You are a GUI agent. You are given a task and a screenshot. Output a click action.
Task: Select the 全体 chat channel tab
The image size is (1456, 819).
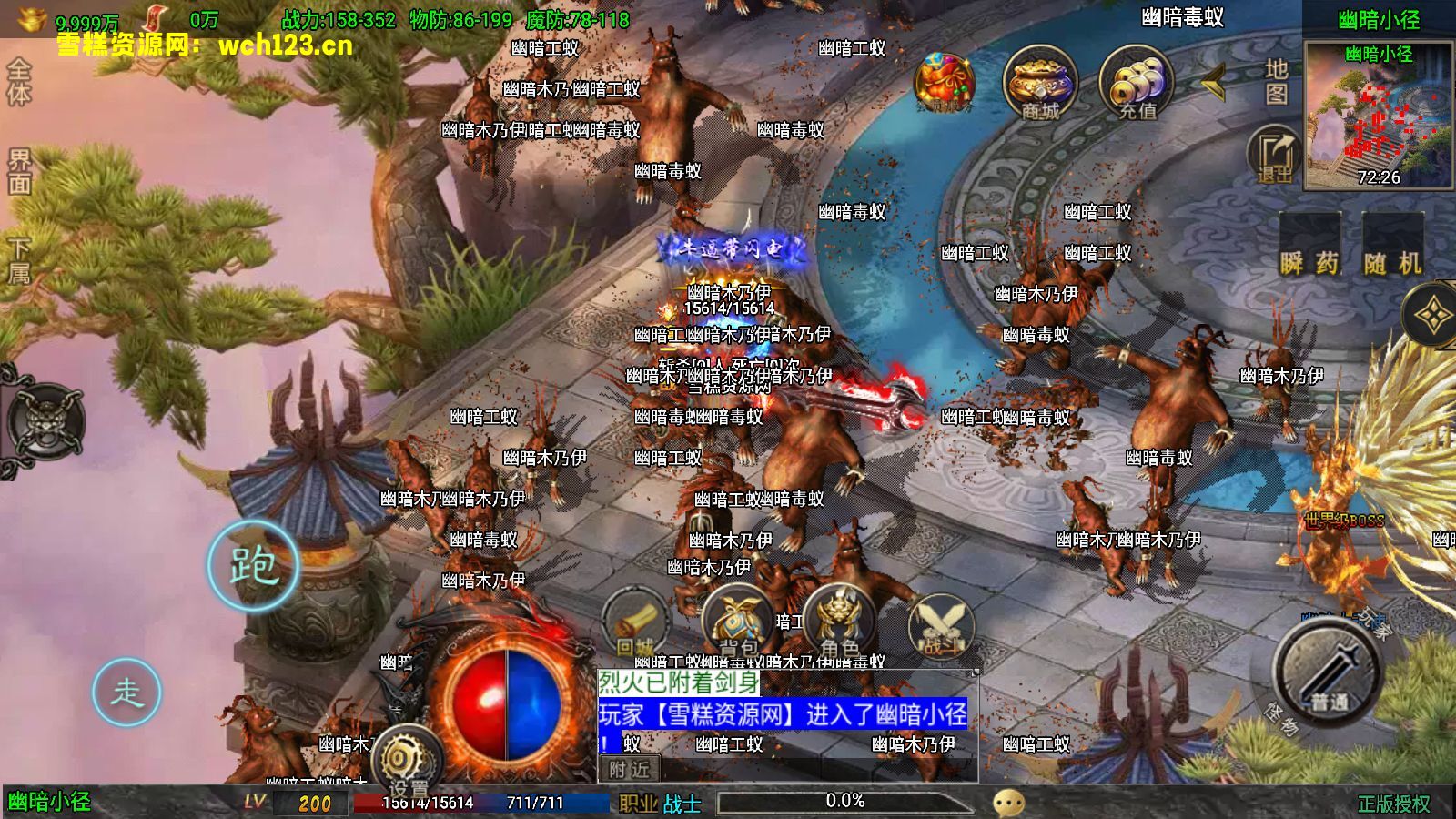click(x=19, y=82)
